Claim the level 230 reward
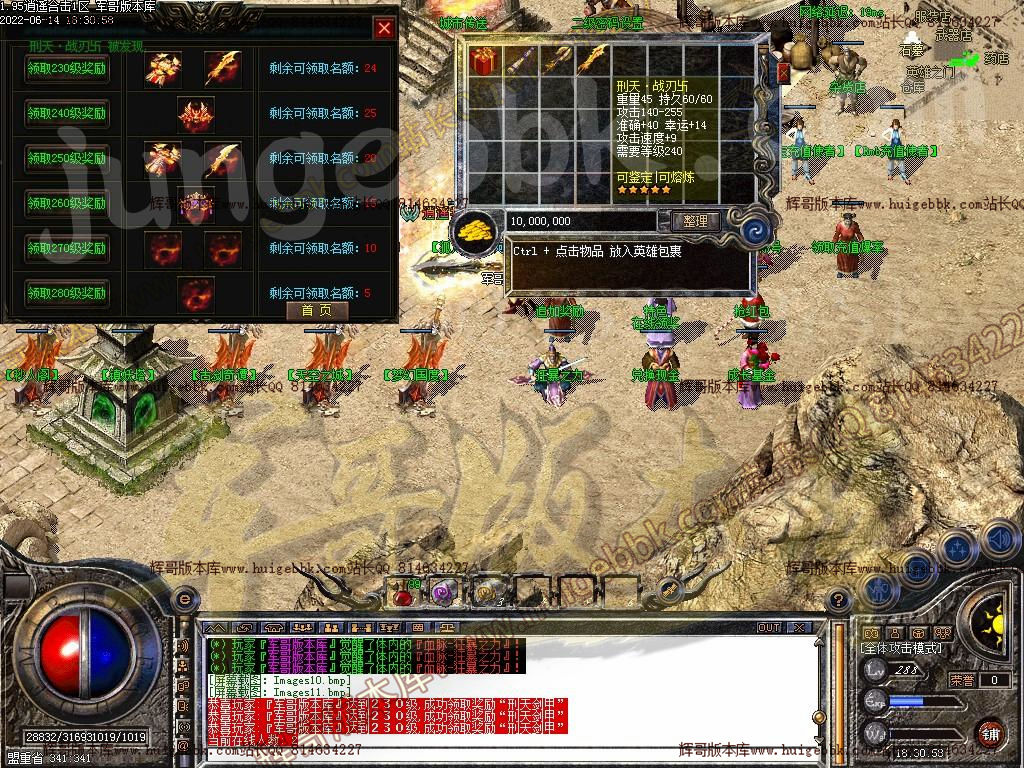This screenshot has width=1024, height=768. click(67, 69)
